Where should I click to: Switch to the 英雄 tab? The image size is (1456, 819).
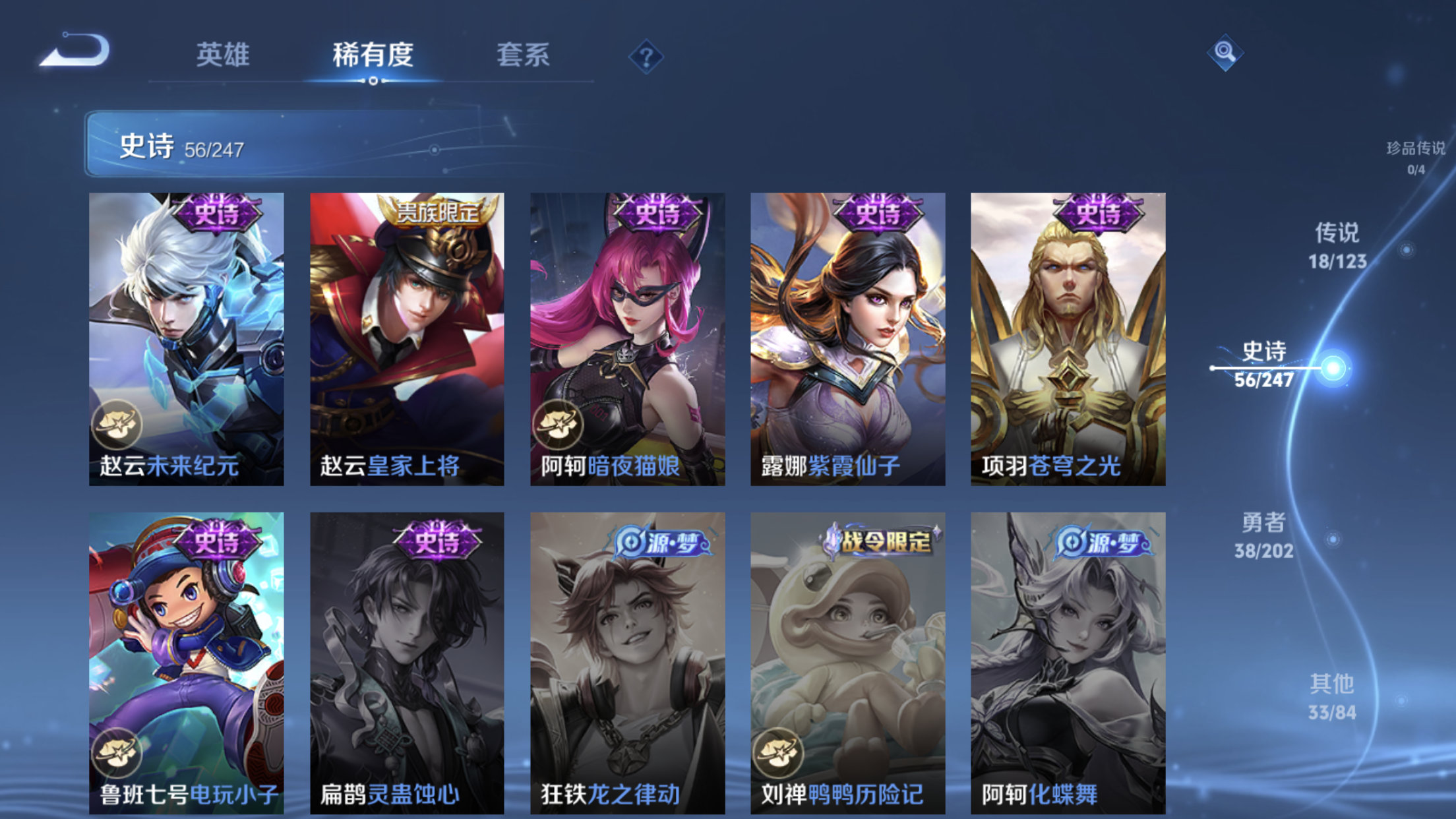(x=223, y=55)
